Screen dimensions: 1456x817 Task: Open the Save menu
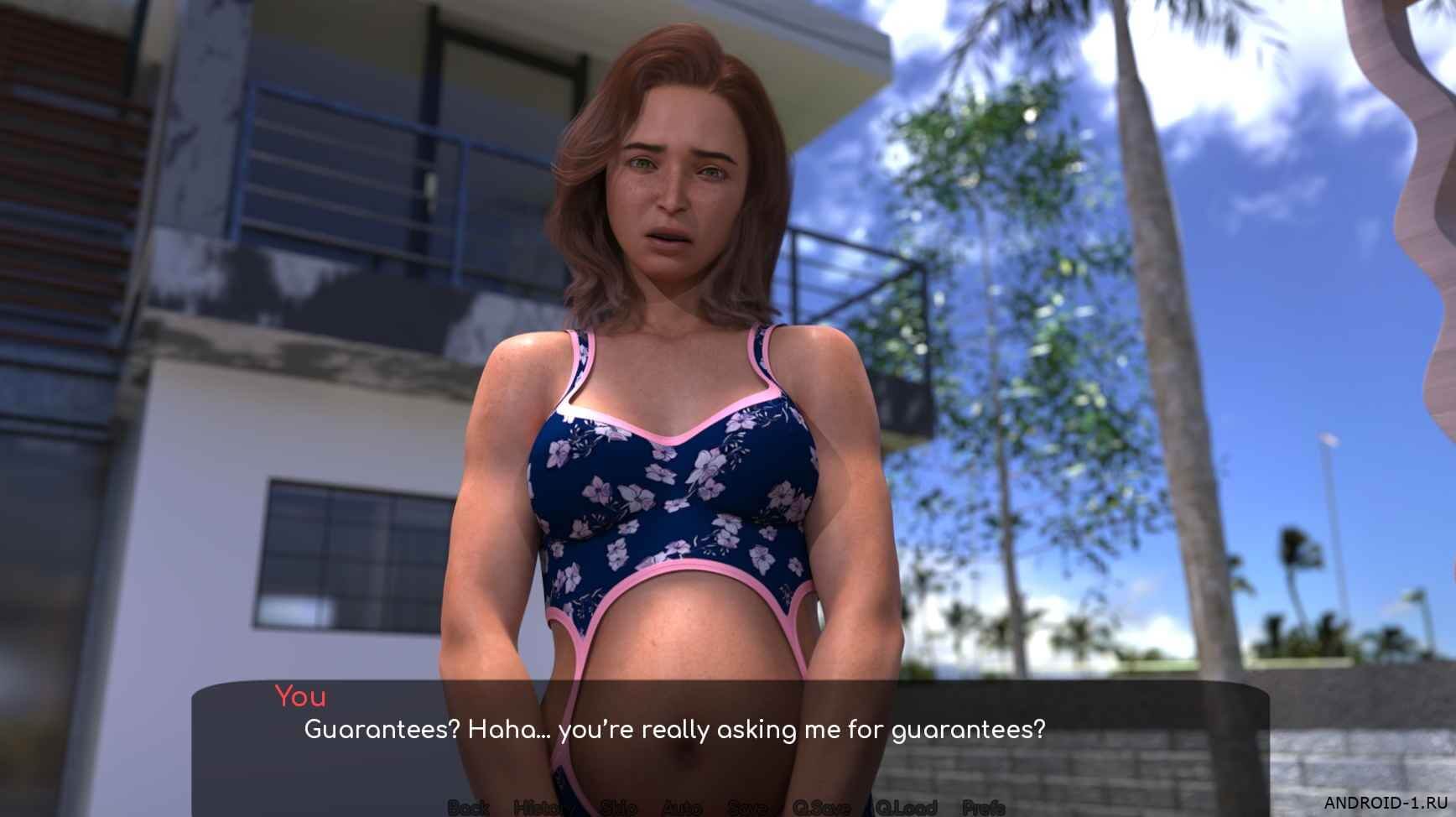pyautogui.click(x=747, y=808)
